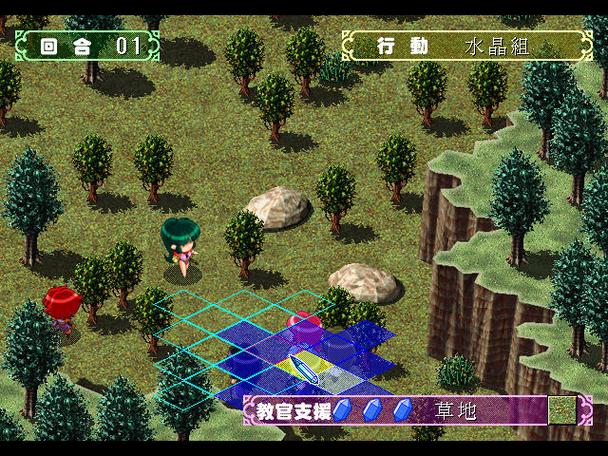Image resolution: width=608 pixels, height=456 pixels.
Task: Select the pink-haired unit on the blue grid
Action: point(303,327)
